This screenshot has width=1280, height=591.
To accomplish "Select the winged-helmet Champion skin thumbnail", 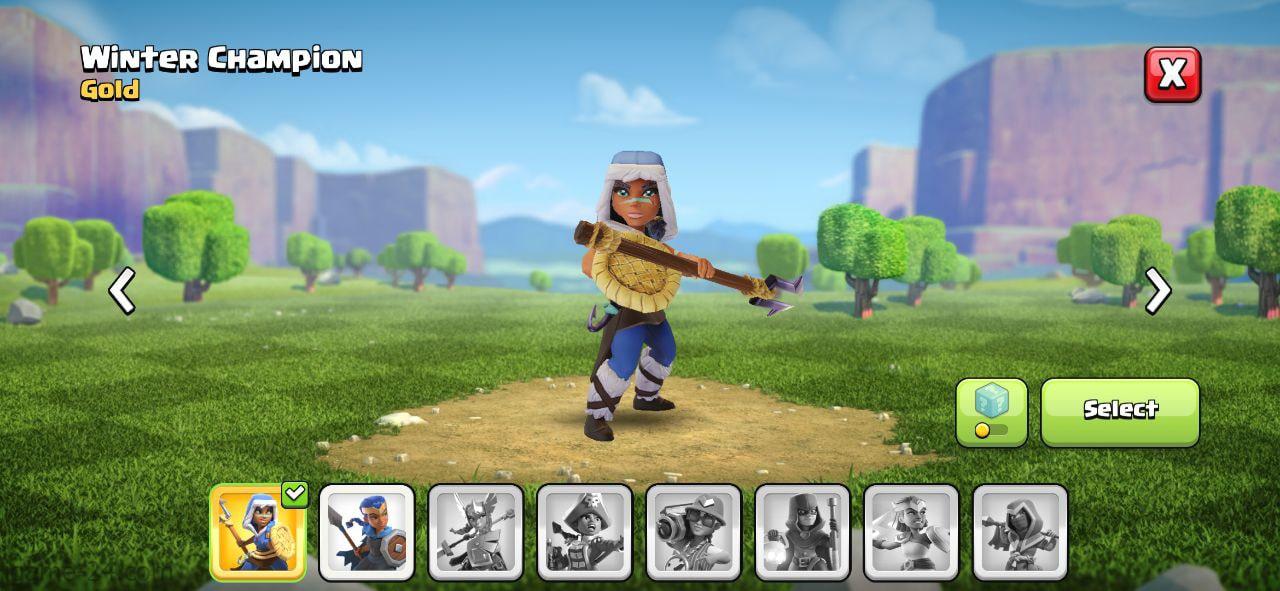I will tap(476, 532).
